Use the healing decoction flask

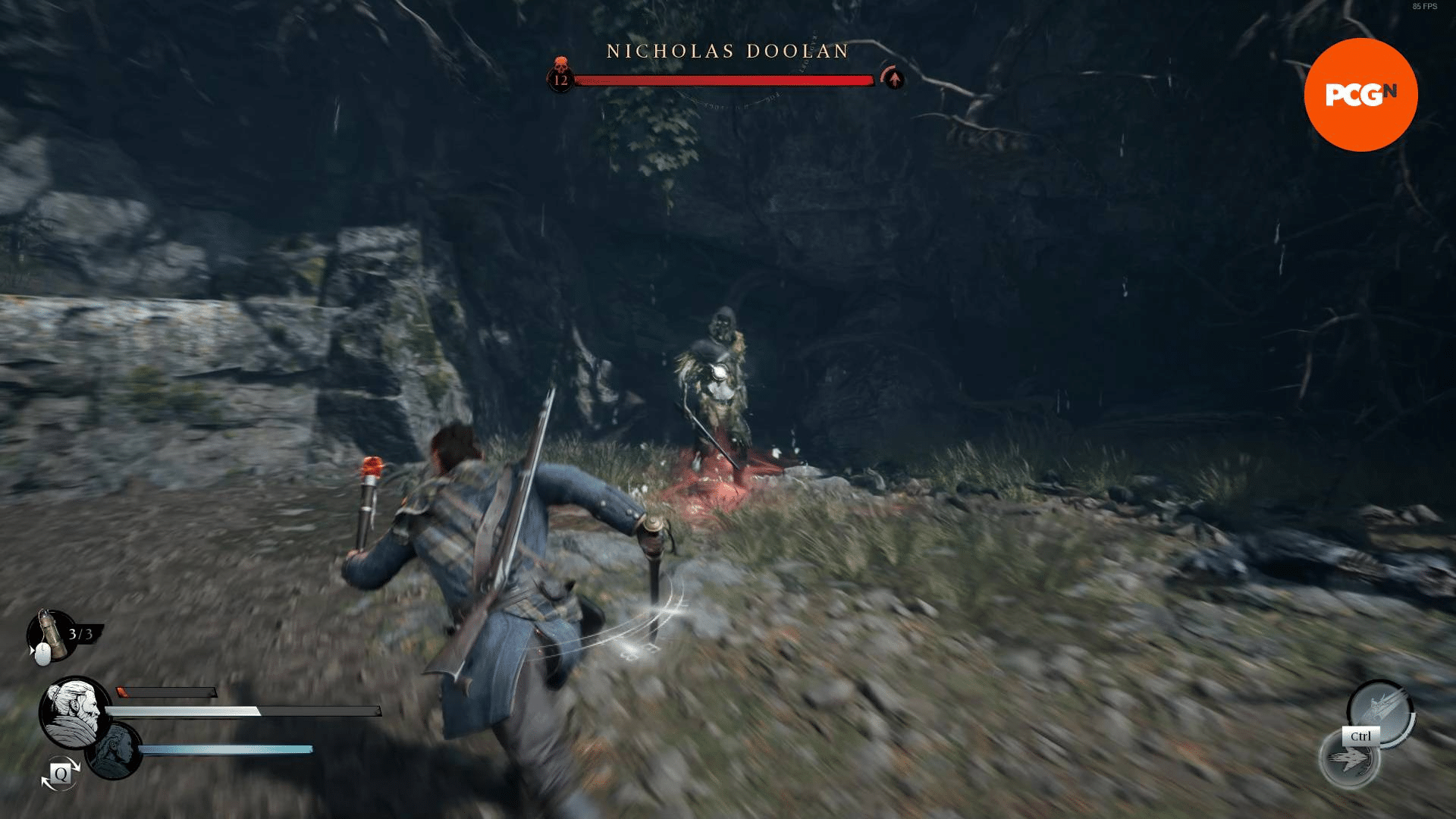coord(49,632)
